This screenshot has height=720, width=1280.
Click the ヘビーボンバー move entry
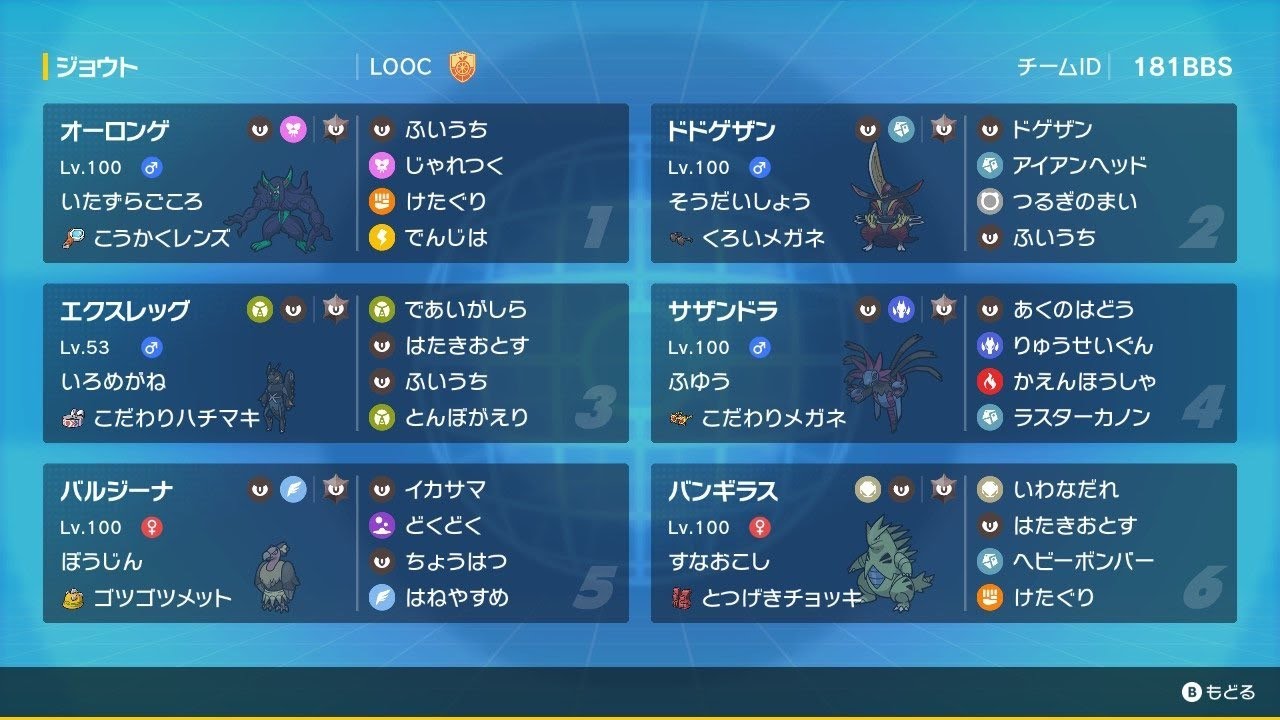(1083, 561)
